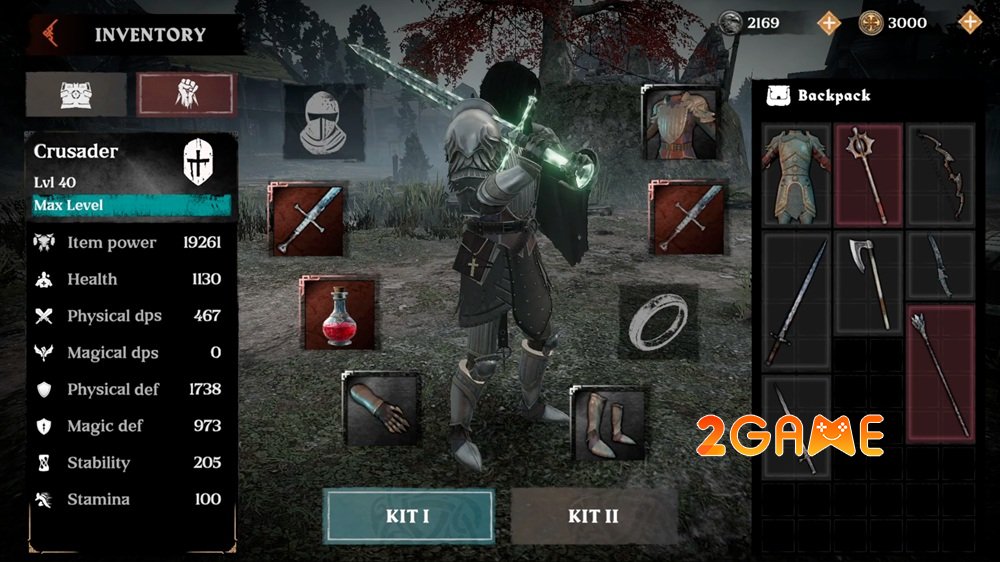Image resolution: width=1000 pixels, height=562 pixels.
Task: Choose the red health potion slot
Action: (339, 314)
